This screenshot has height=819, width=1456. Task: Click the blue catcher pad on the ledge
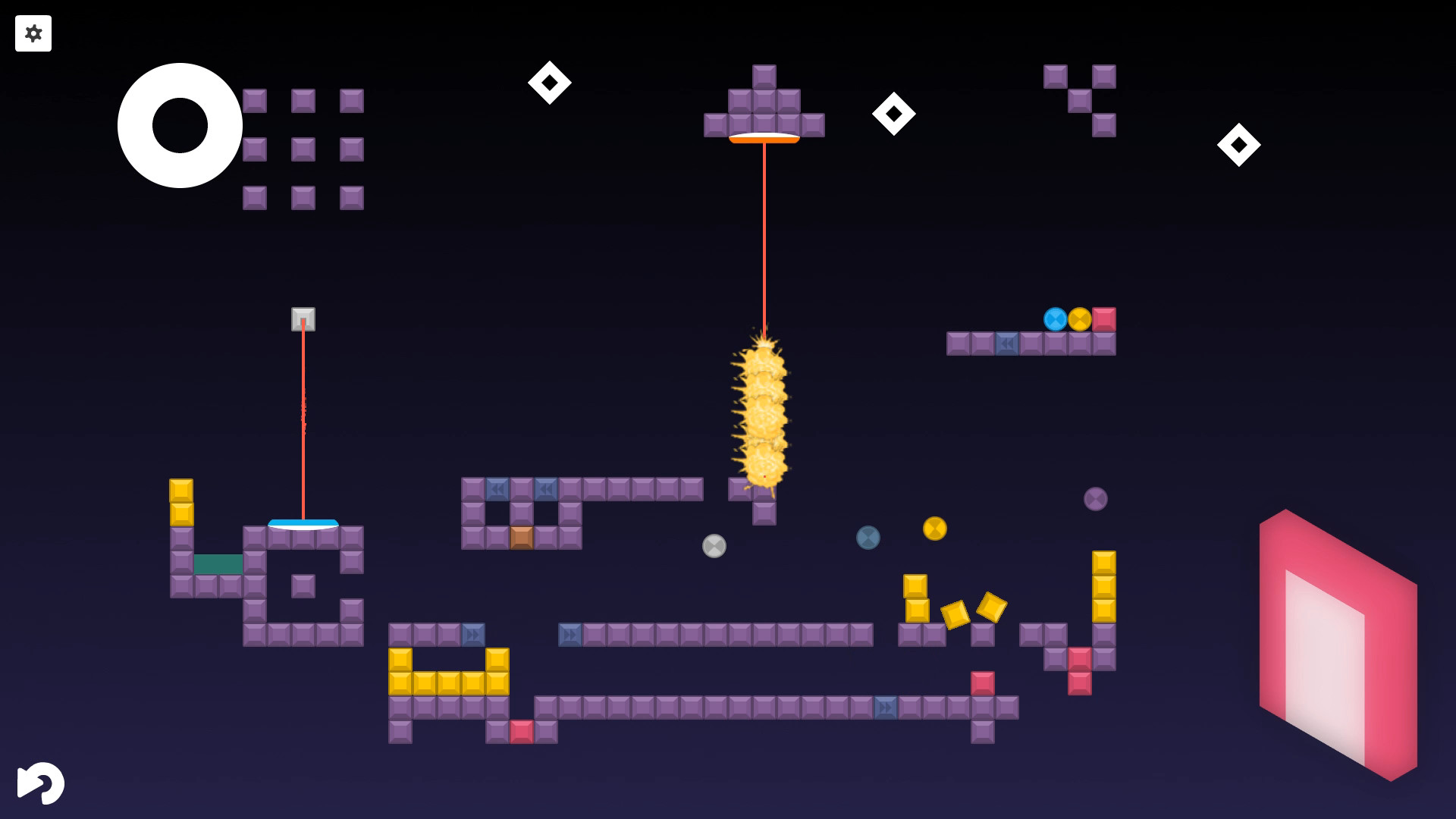click(x=304, y=524)
